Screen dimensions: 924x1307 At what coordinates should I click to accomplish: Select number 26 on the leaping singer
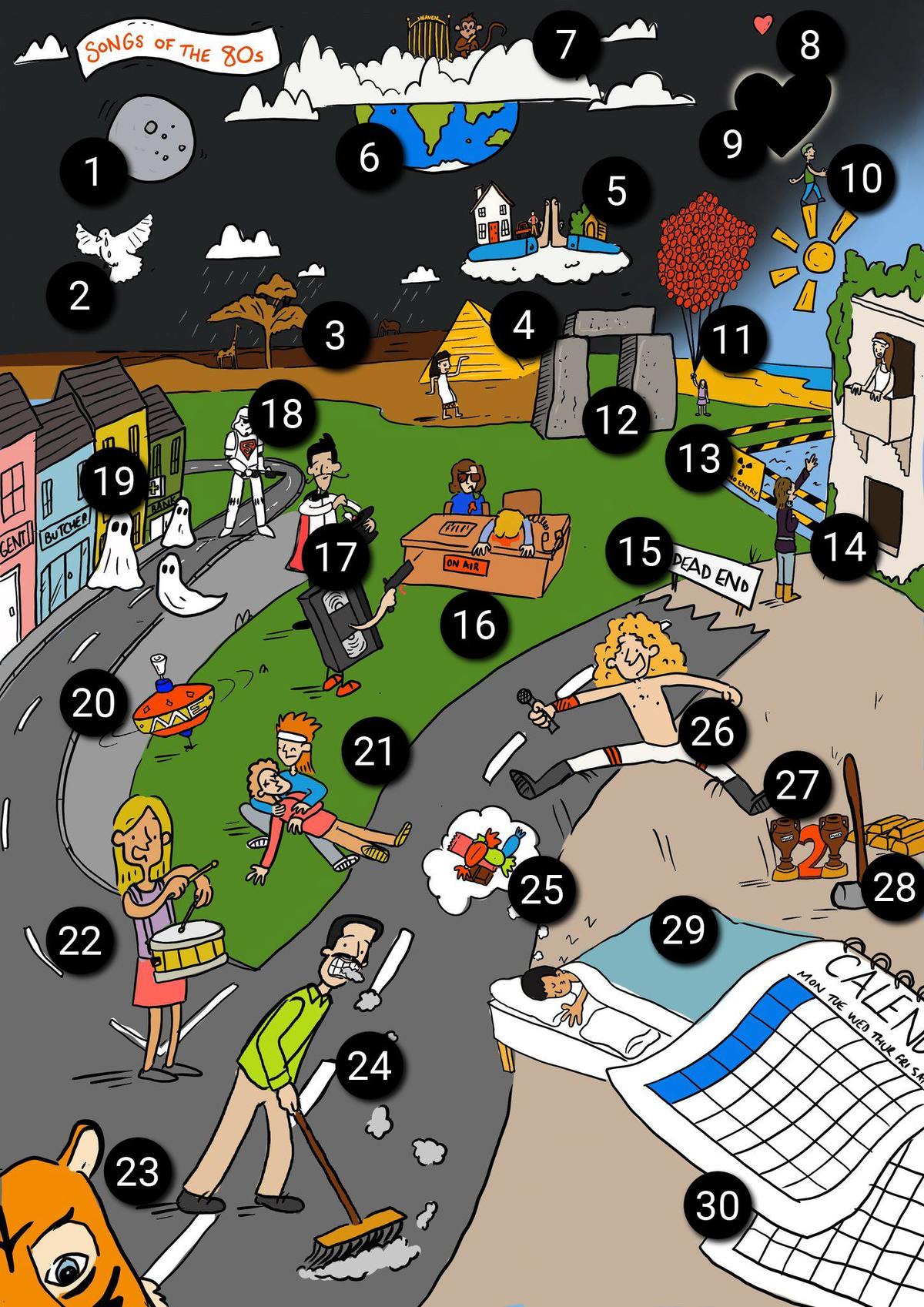712,731
